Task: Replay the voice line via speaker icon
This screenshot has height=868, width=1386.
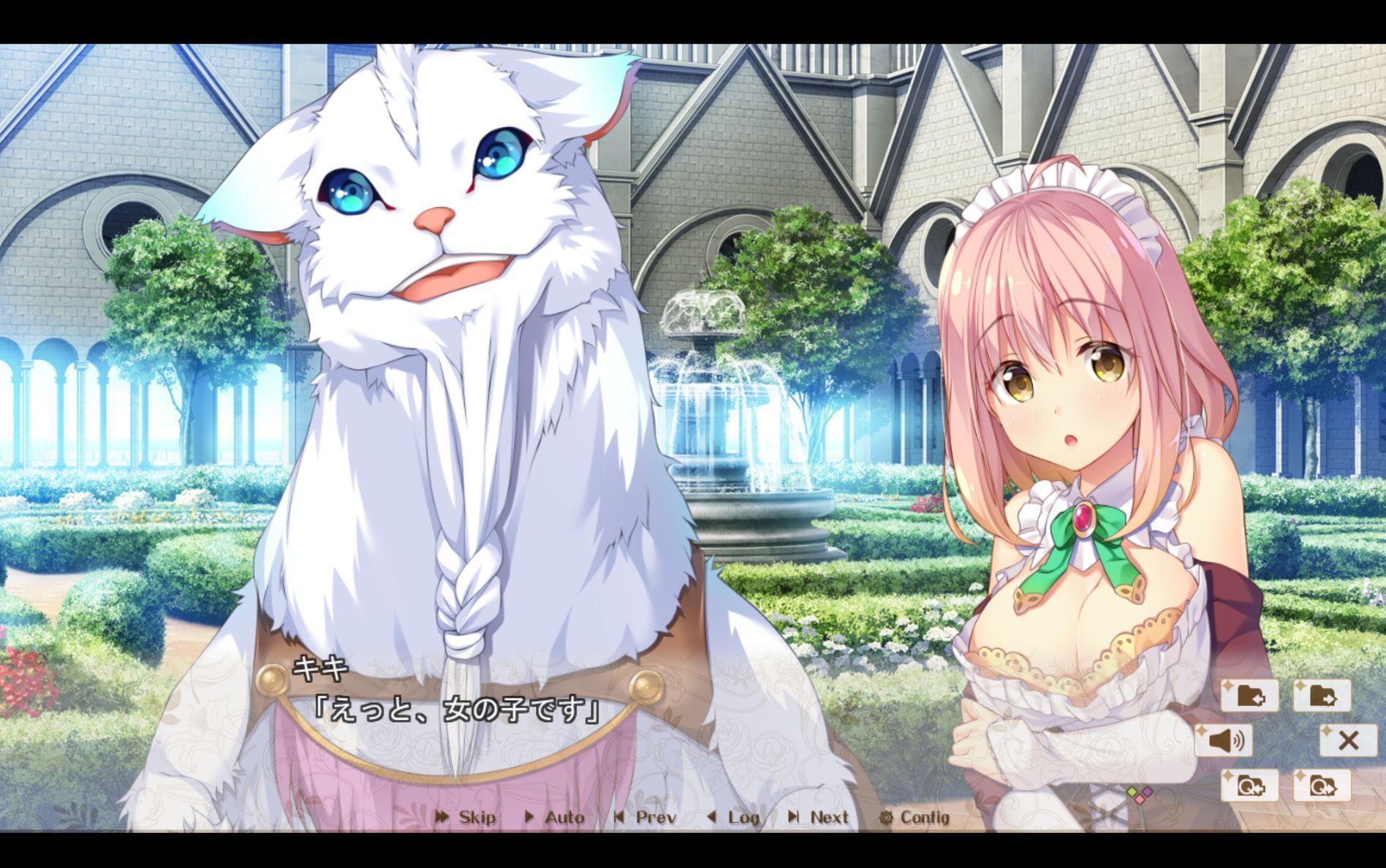Action: tap(1226, 740)
